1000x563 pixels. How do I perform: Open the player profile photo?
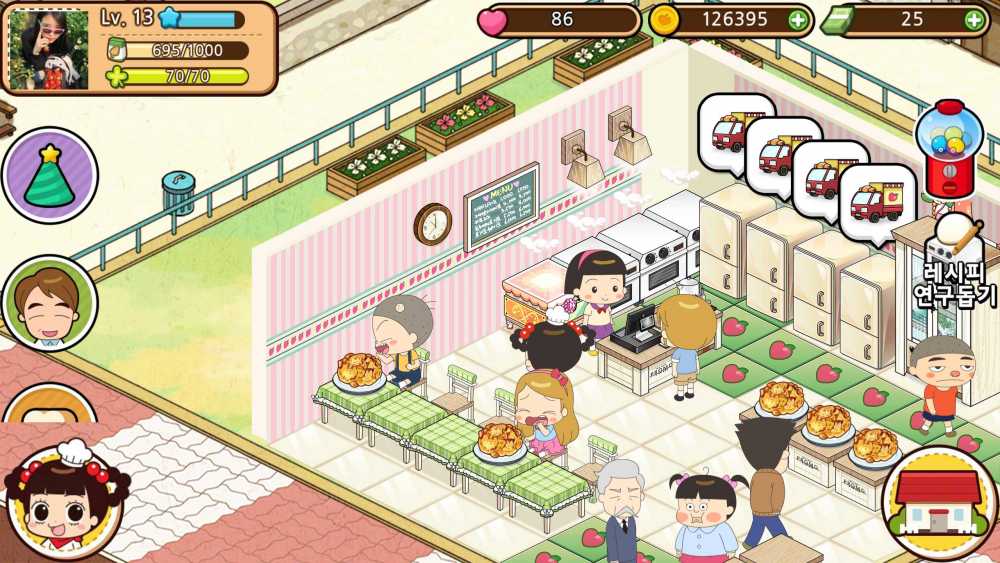[50, 48]
